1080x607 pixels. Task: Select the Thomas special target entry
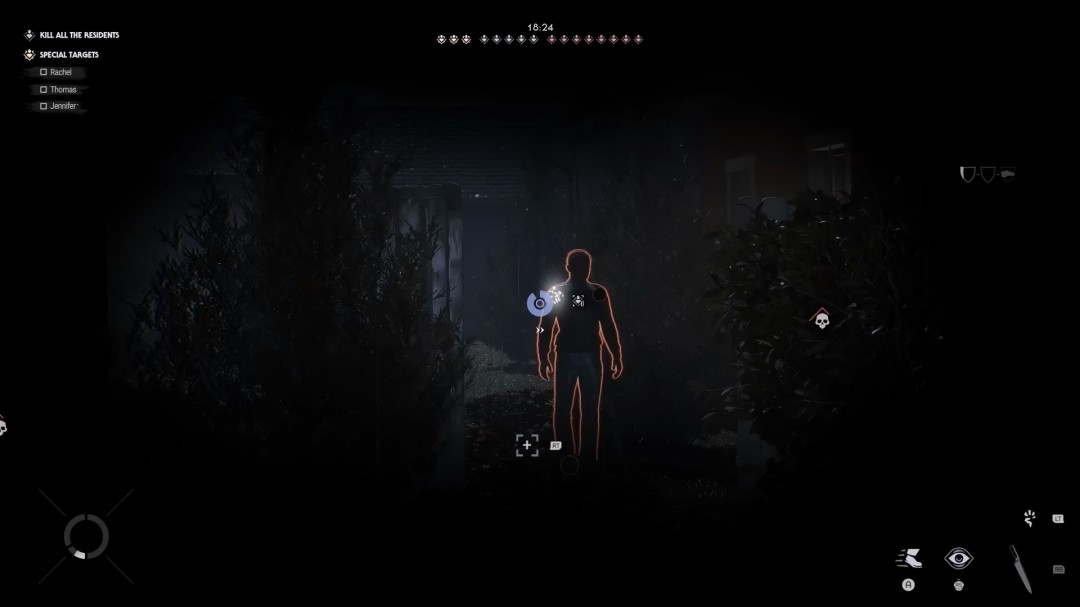coord(62,90)
